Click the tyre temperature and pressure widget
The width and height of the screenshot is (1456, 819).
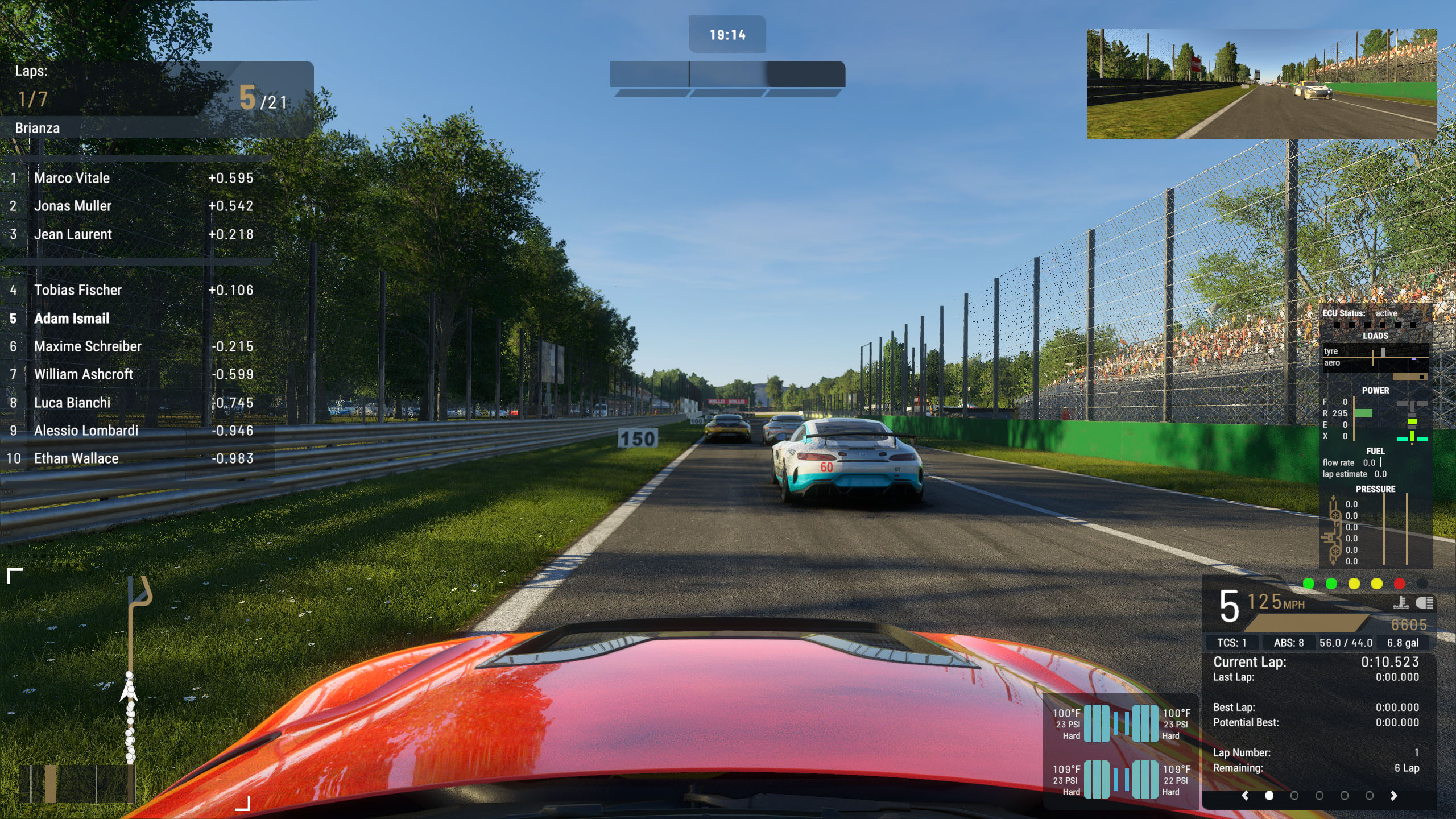(1120, 751)
